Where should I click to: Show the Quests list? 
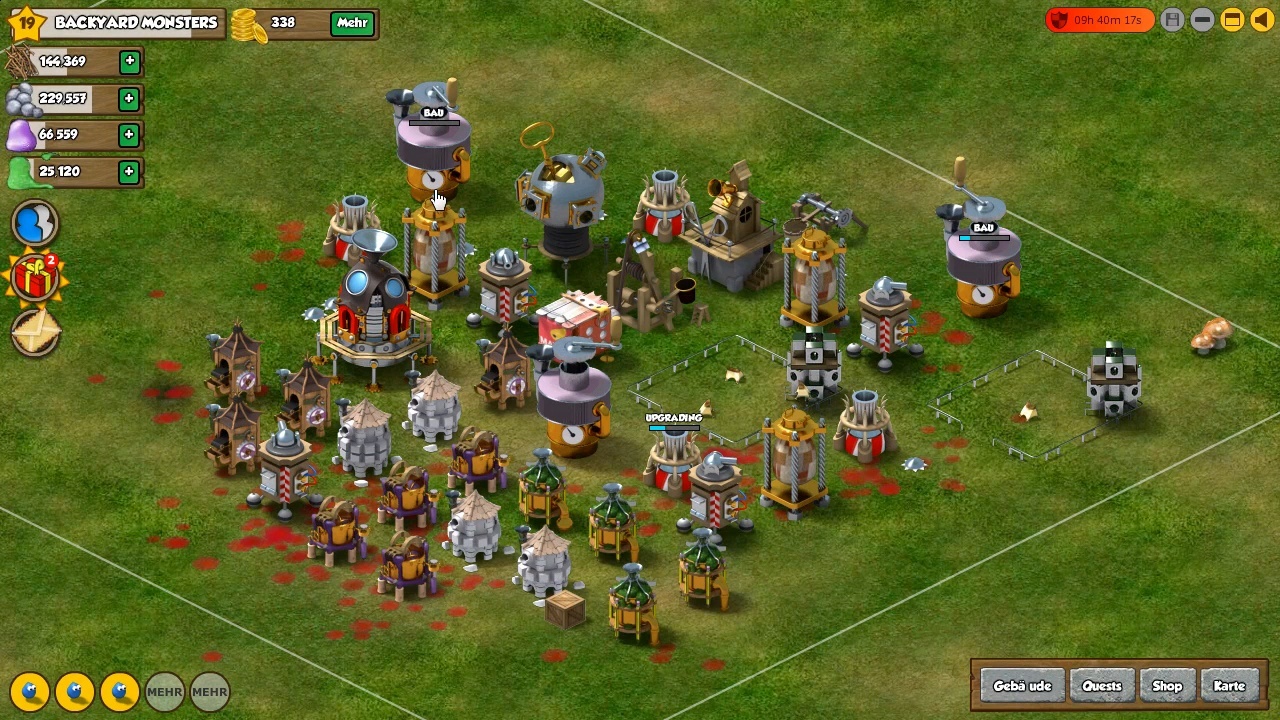(x=1102, y=686)
